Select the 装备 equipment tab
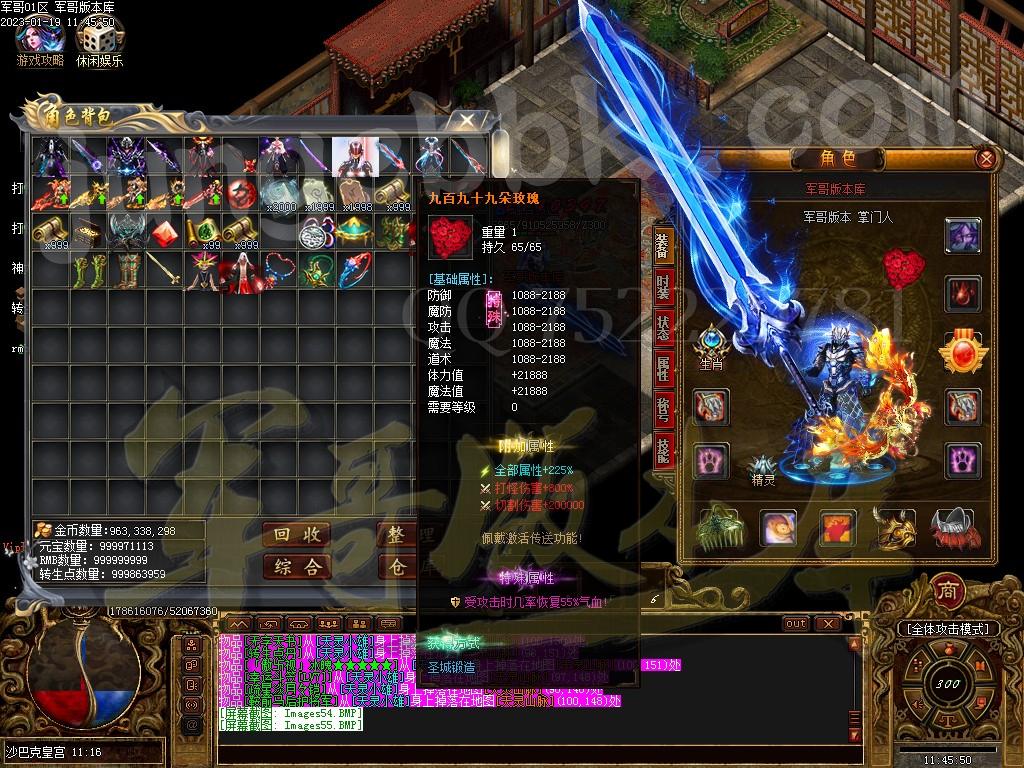The width and height of the screenshot is (1024, 768). 662,246
